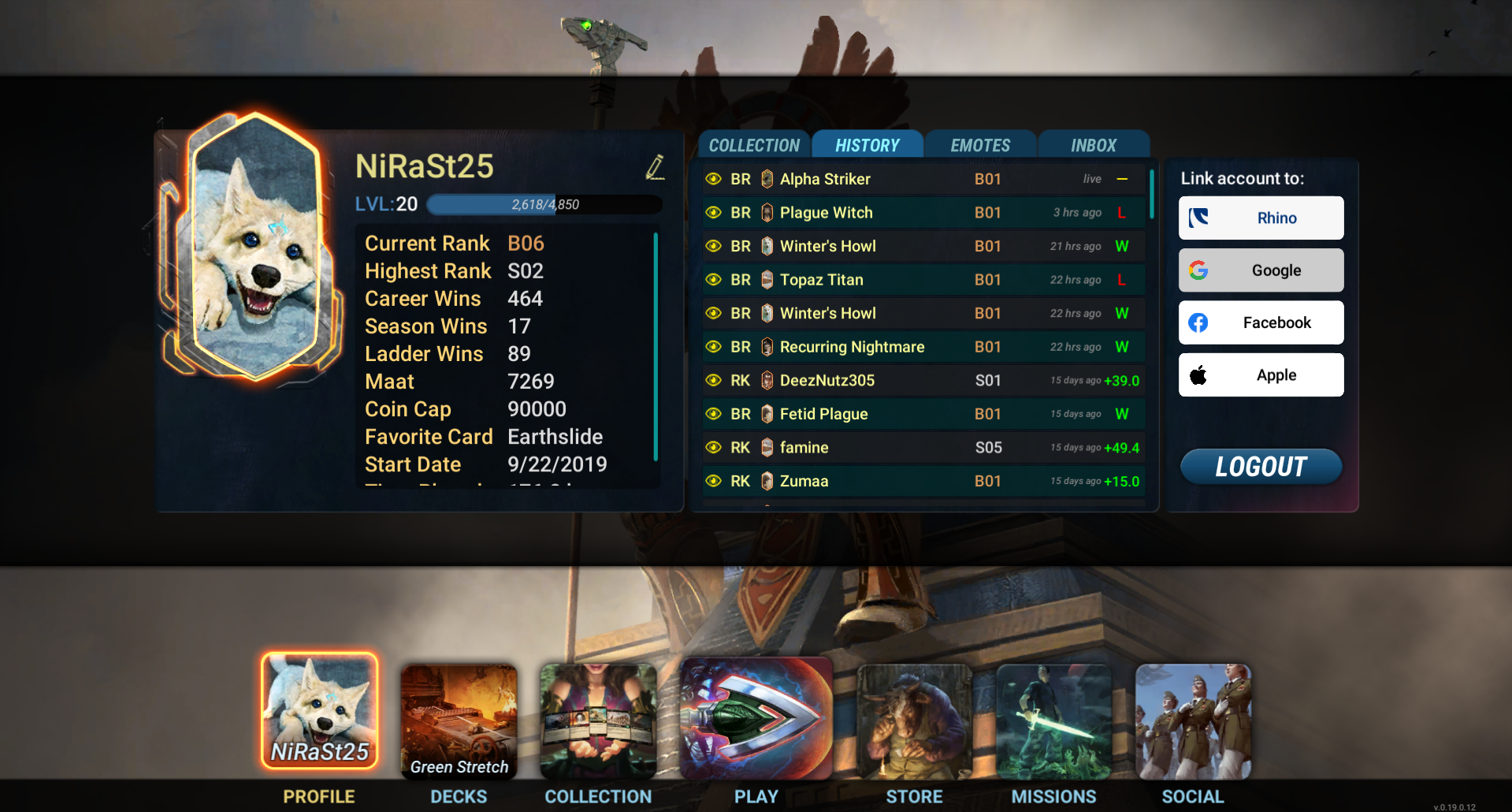Viewport: 1512px width, 812px height.
Task: Switch to the Collection tab in profile
Action: point(754,145)
